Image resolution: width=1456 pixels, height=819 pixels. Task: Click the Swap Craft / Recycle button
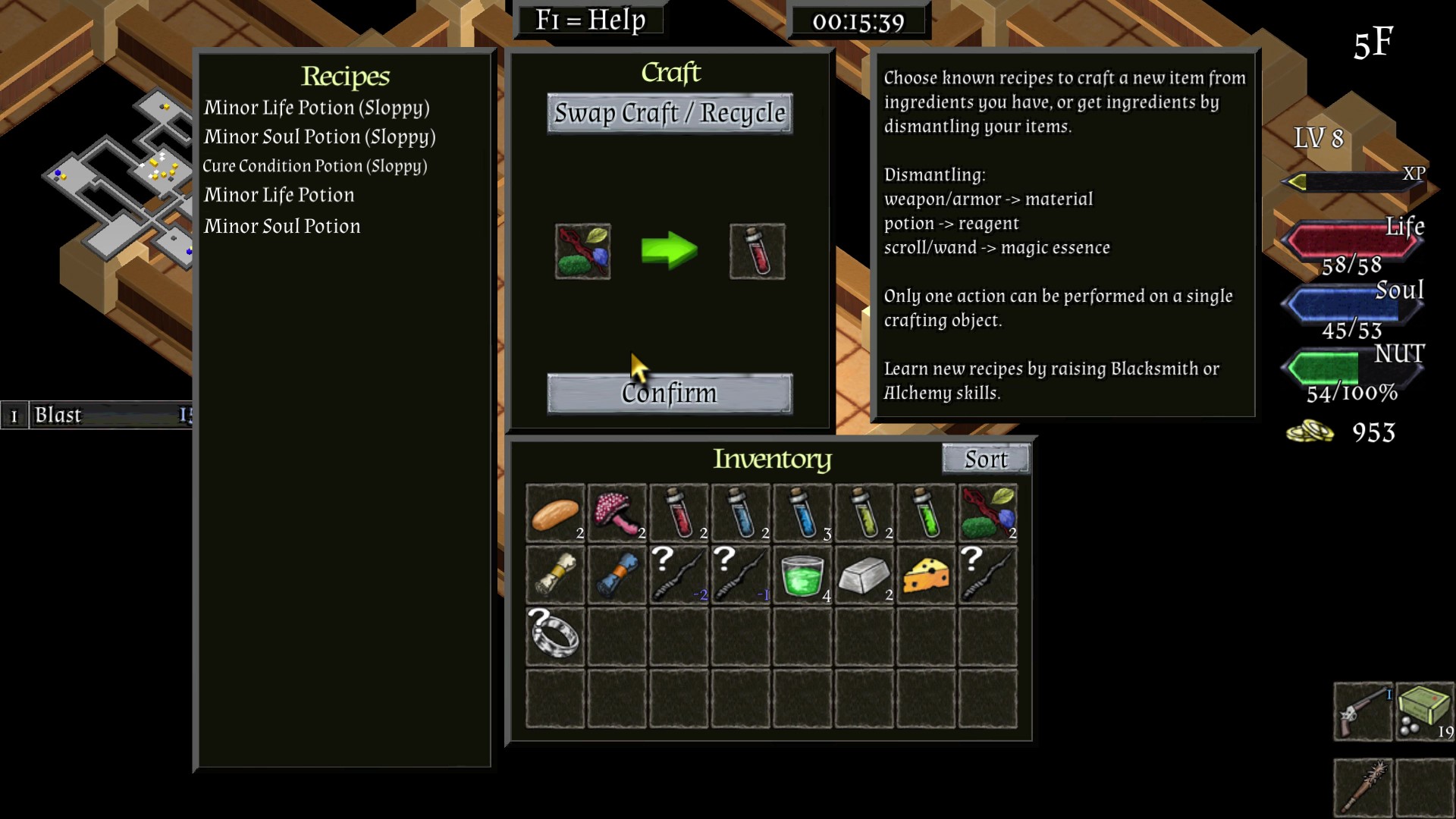(670, 114)
